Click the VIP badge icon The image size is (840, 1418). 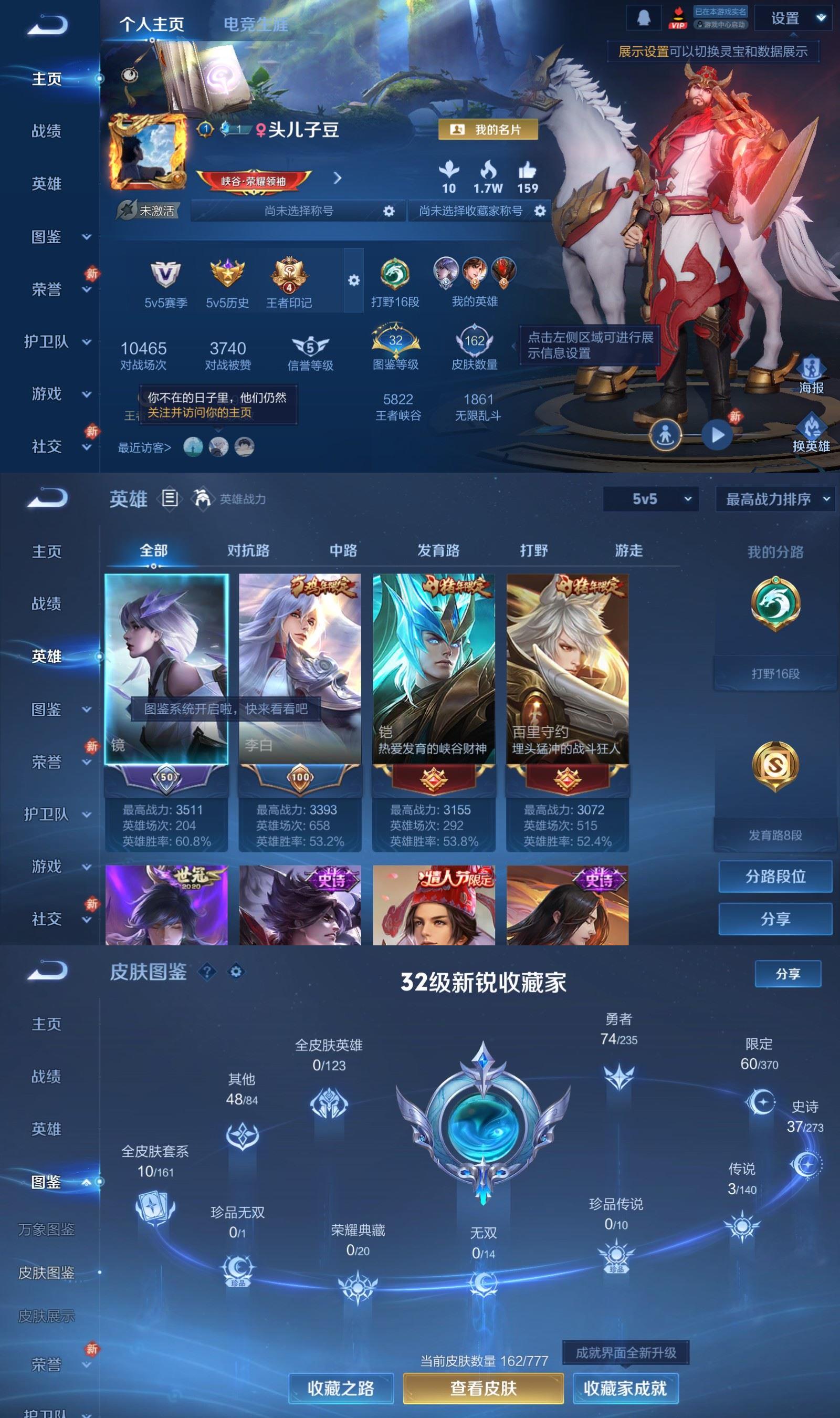point(678,17)
